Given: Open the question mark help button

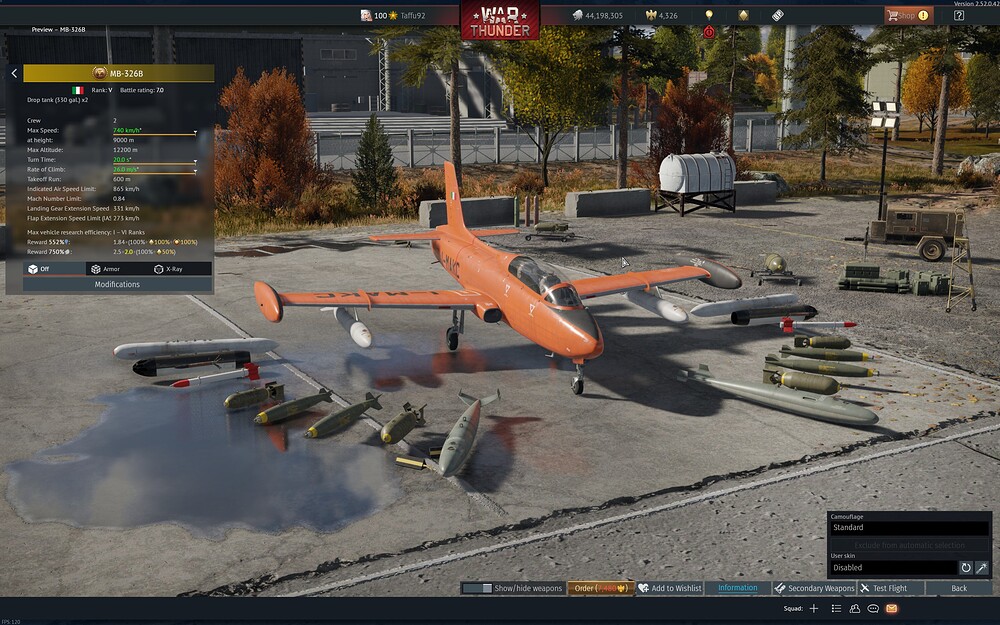Looking at the screenshot, I should click(x=959, y=16).
